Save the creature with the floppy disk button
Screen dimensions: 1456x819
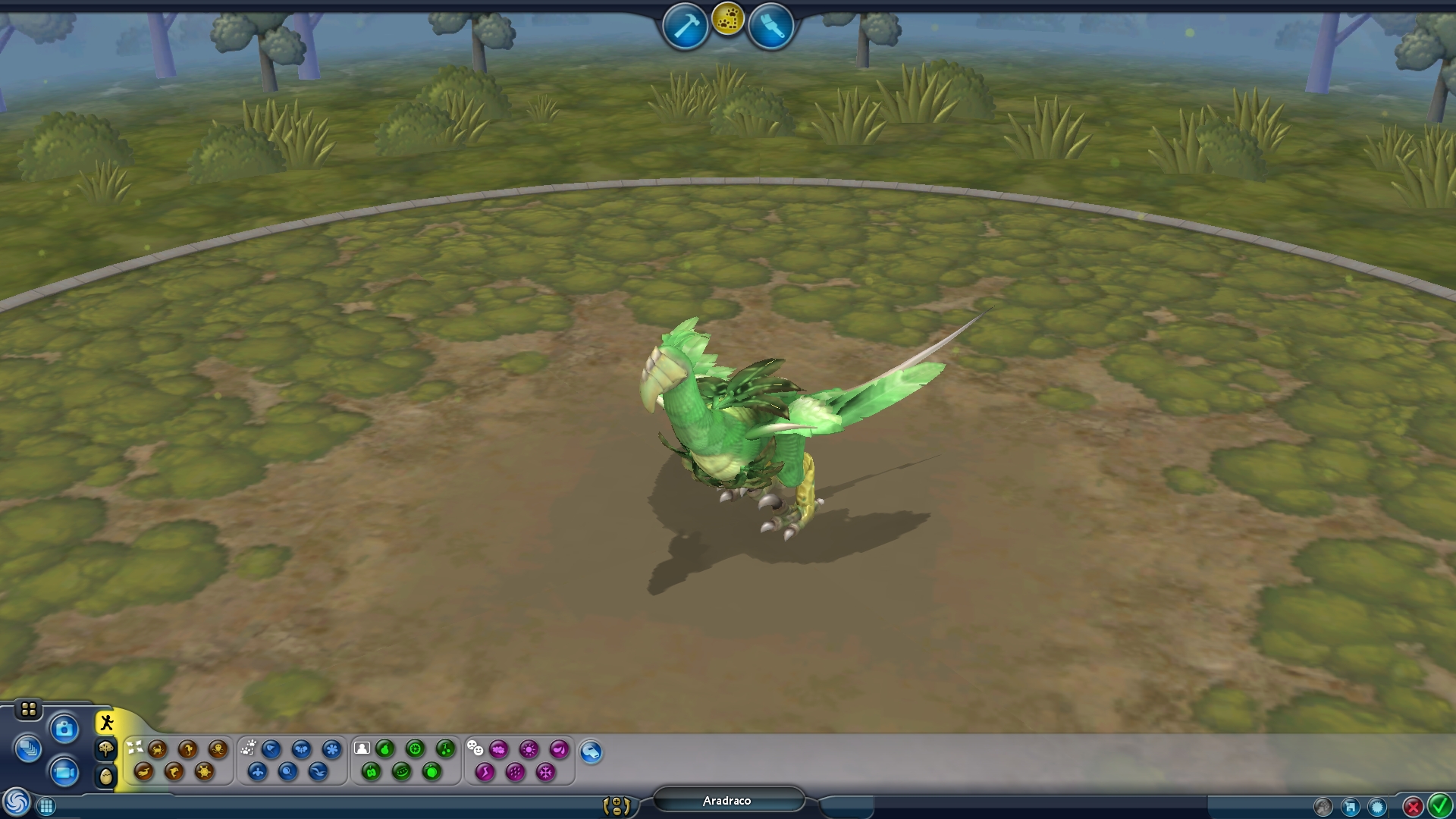click(1350, 807)
